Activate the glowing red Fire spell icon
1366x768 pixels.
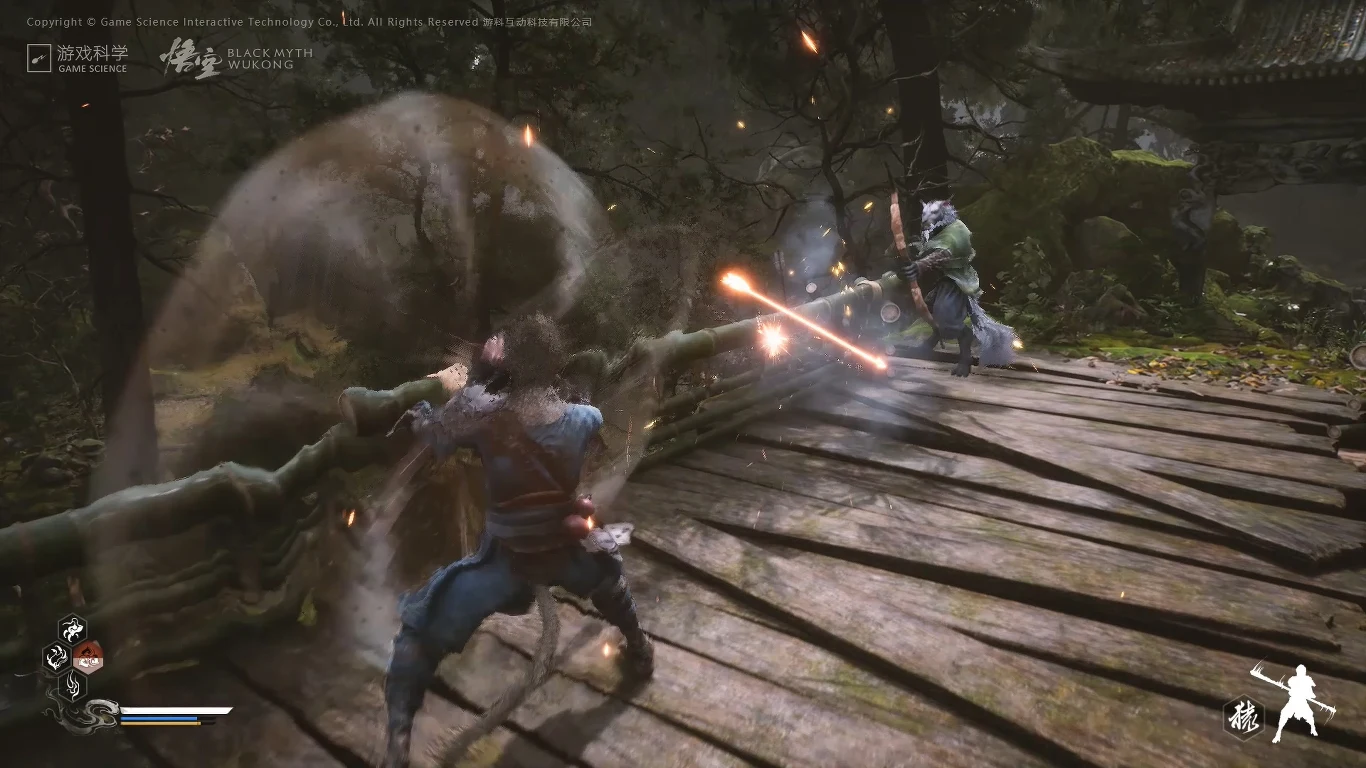click(x=87, y=657)
